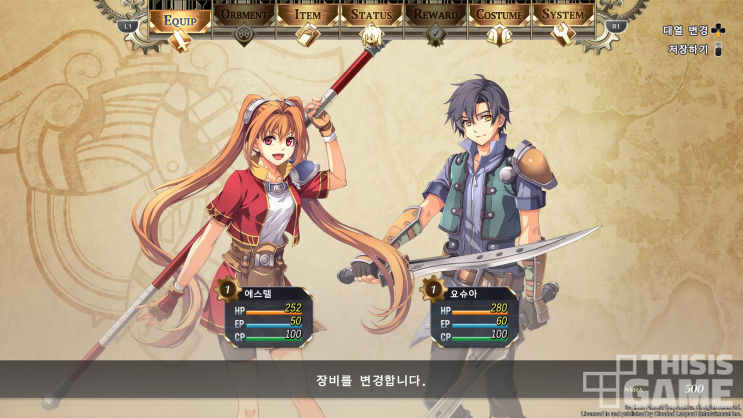Open the Reward tab
743x418 pixels.
pyautogui.click(x=435, y=17)
